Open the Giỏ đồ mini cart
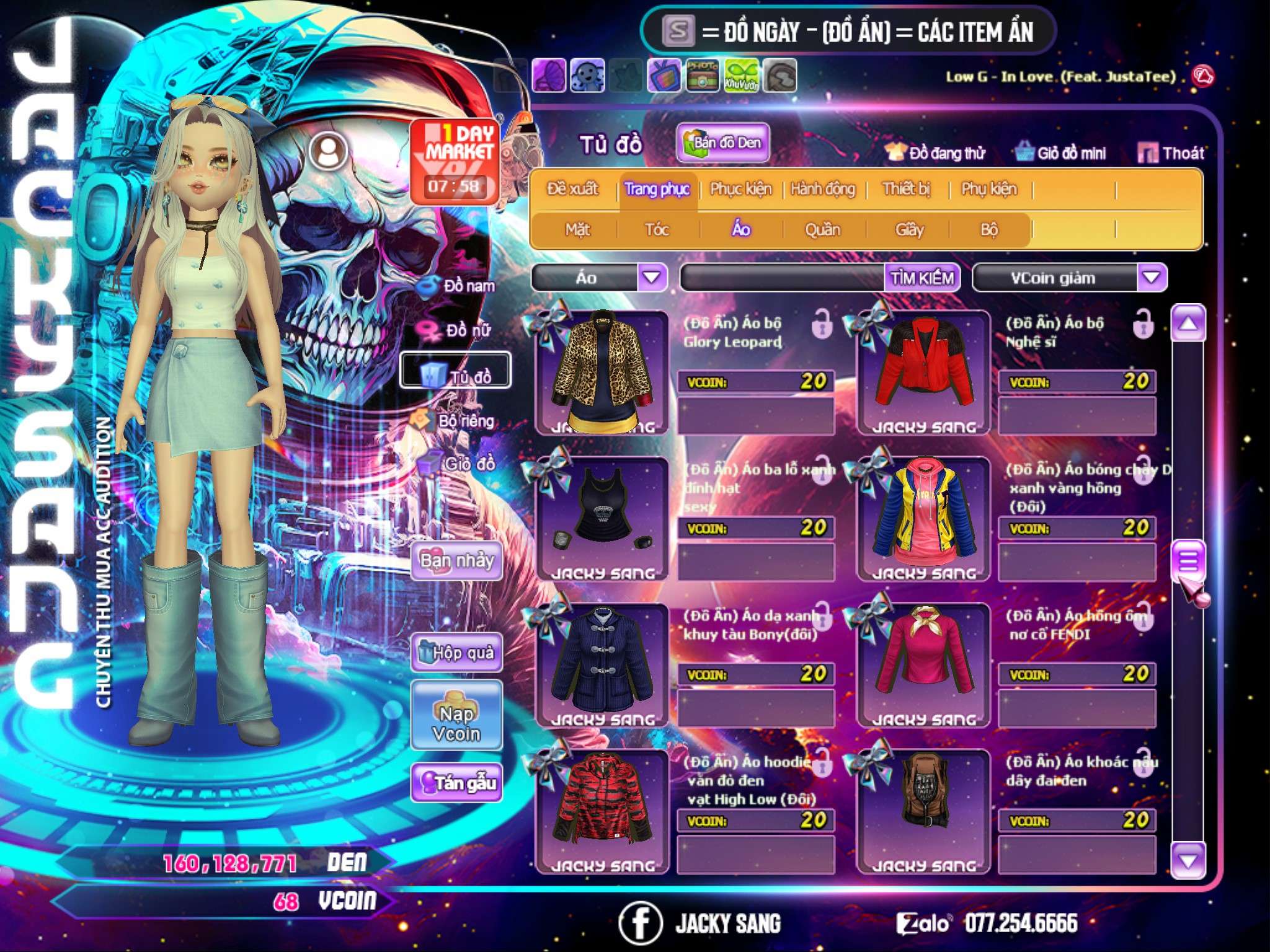The image size is (1270, 952). (1061, 153)
